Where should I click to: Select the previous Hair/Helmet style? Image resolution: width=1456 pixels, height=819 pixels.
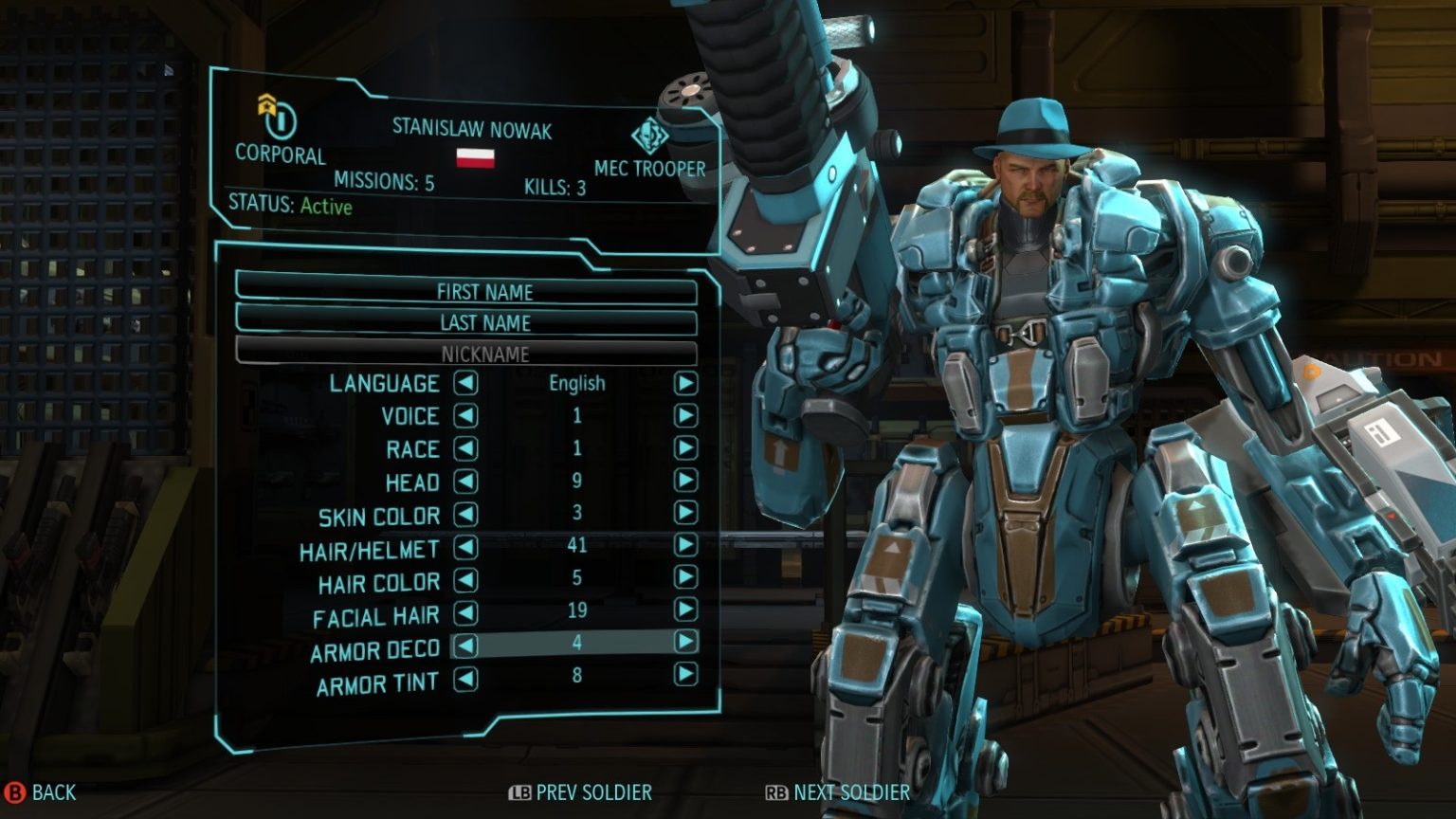tap(465, 546)
